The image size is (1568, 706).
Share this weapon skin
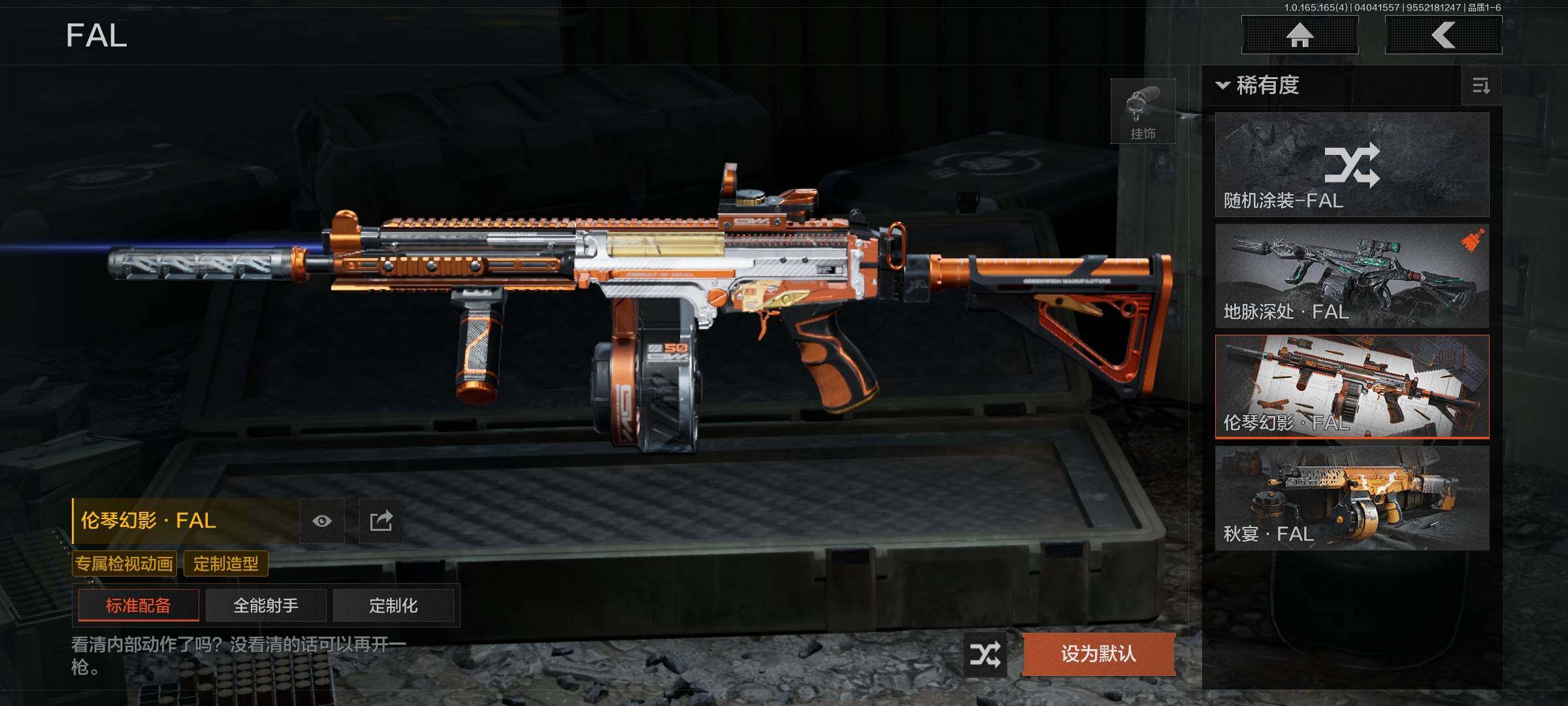pos(381,521)
